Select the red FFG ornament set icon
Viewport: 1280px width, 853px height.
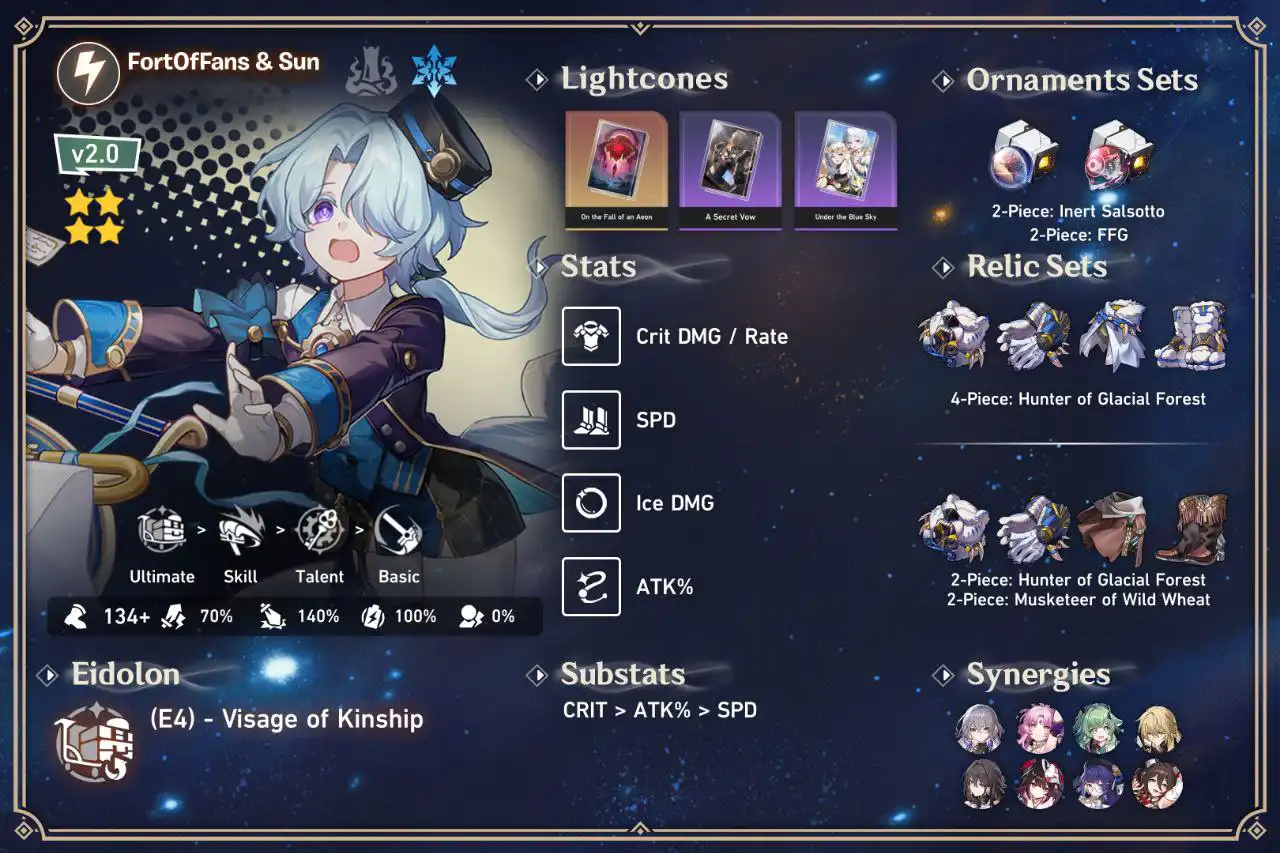pyautogui.click(x=1118, y=155)
